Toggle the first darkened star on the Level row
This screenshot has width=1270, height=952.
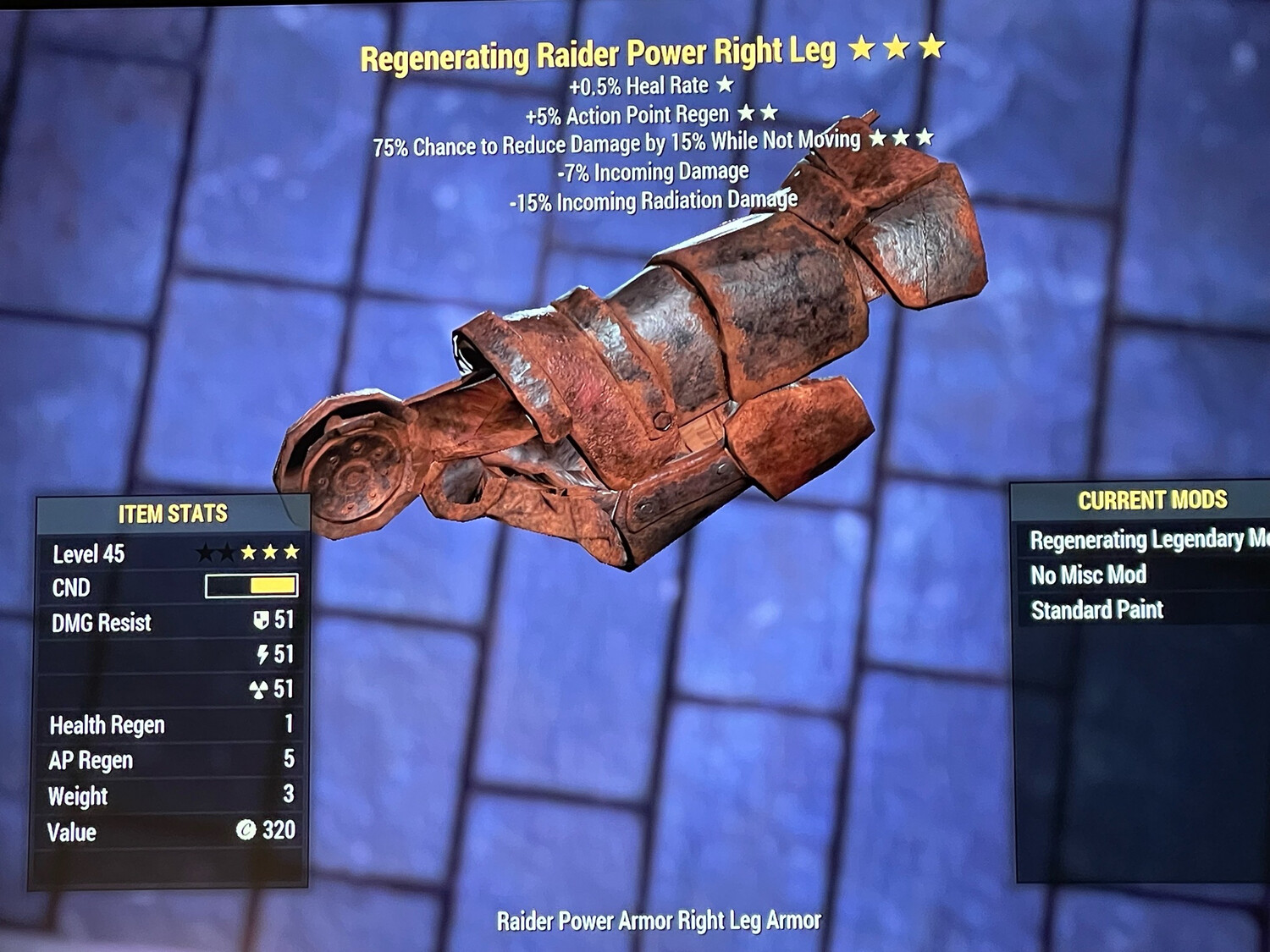(205, 551)
